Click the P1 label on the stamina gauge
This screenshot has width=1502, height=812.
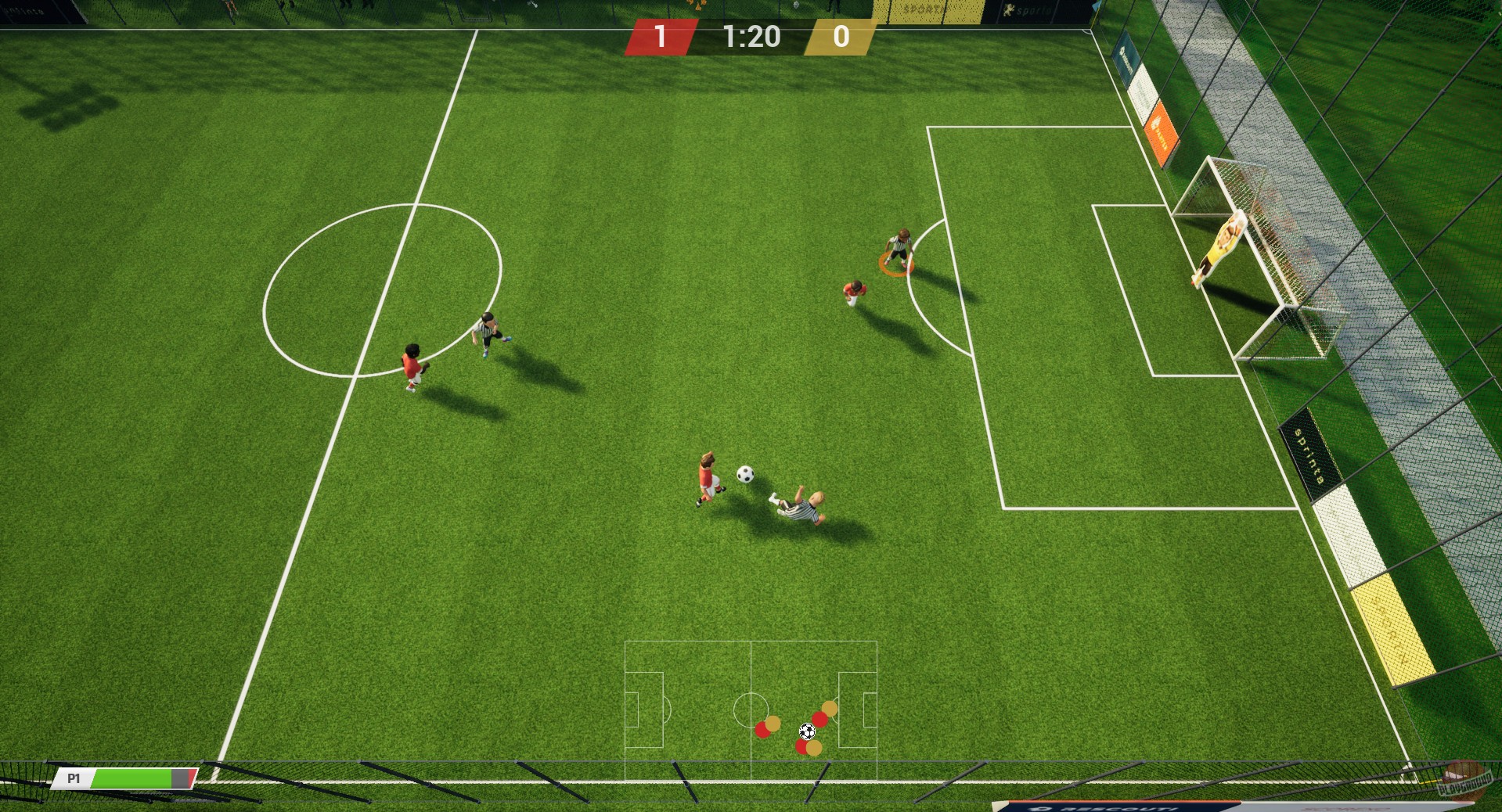click(74, 779)
